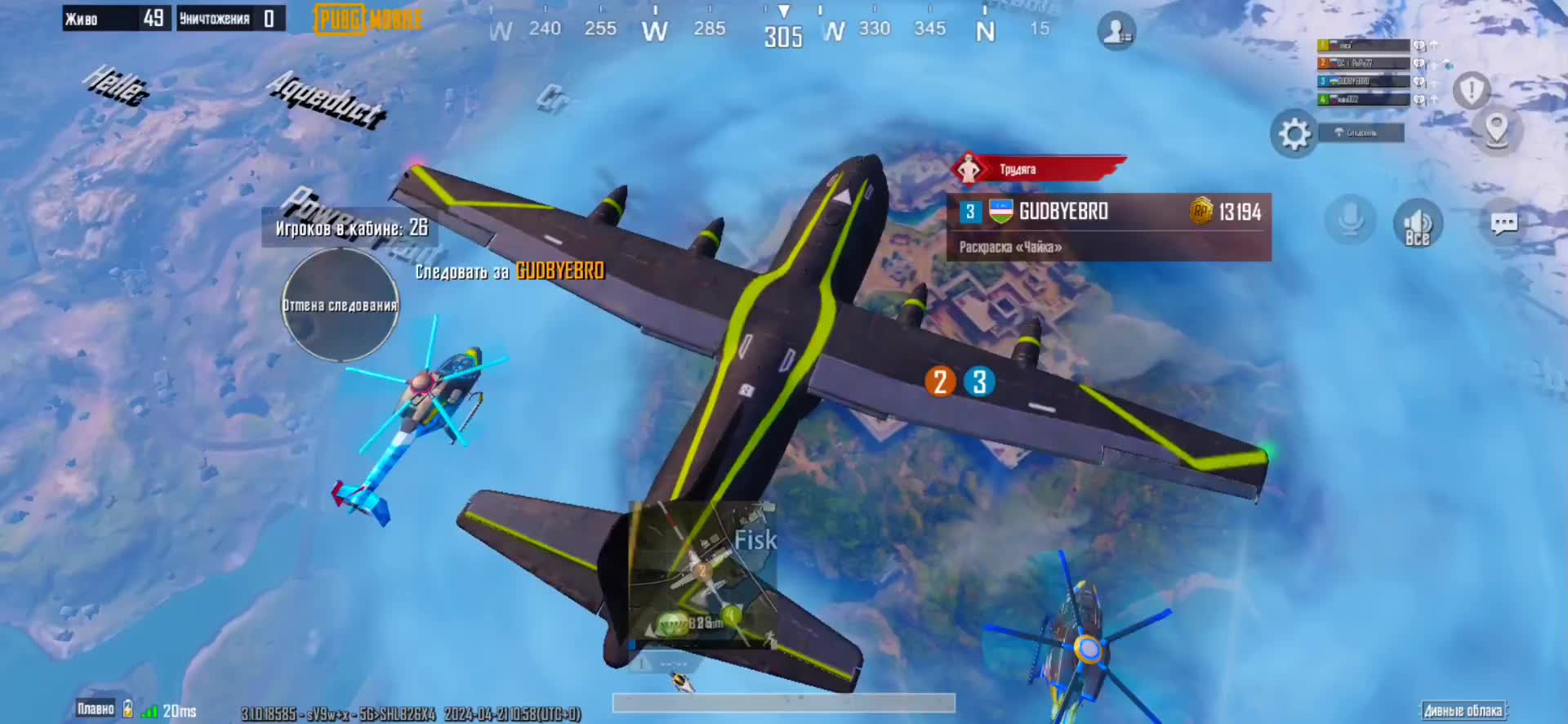Open settings via the gear icon

(1294, 134)
